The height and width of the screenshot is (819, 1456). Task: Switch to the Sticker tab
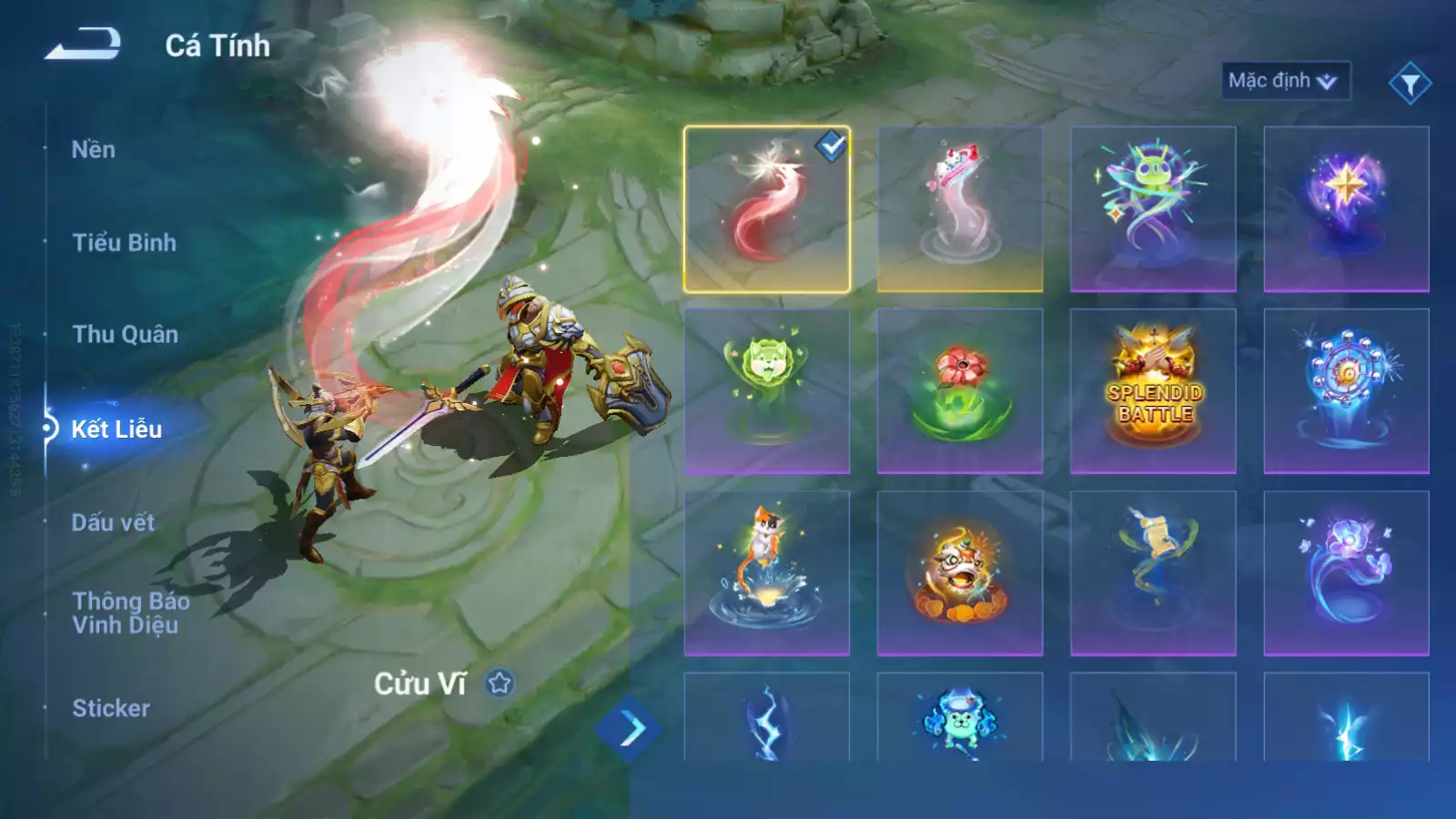click(111, 708)
